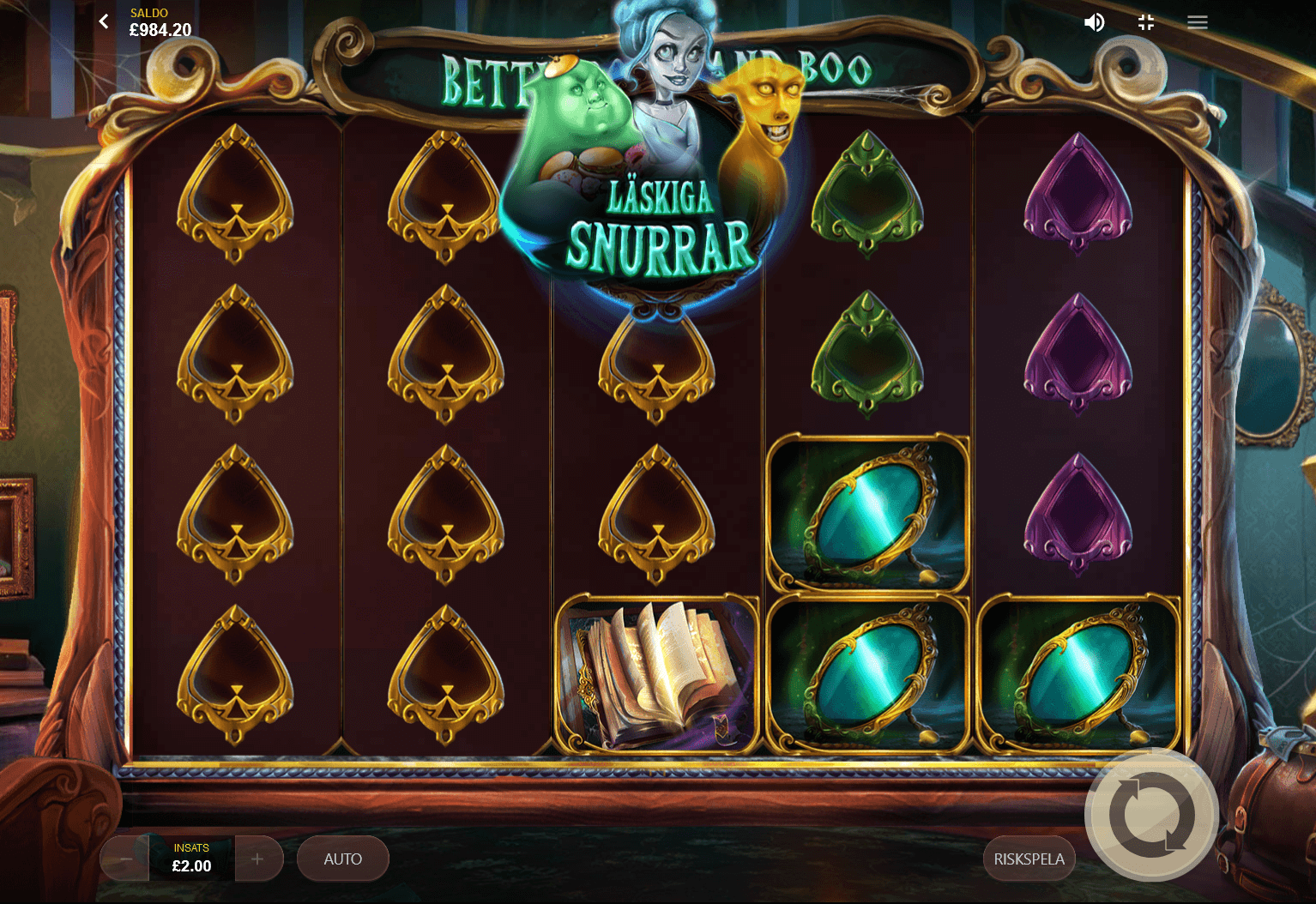The height and width of the screenshot is (904, 1316).
Task: Spin the reels with the circular arrow button
Action: [x=1151, y=815]
